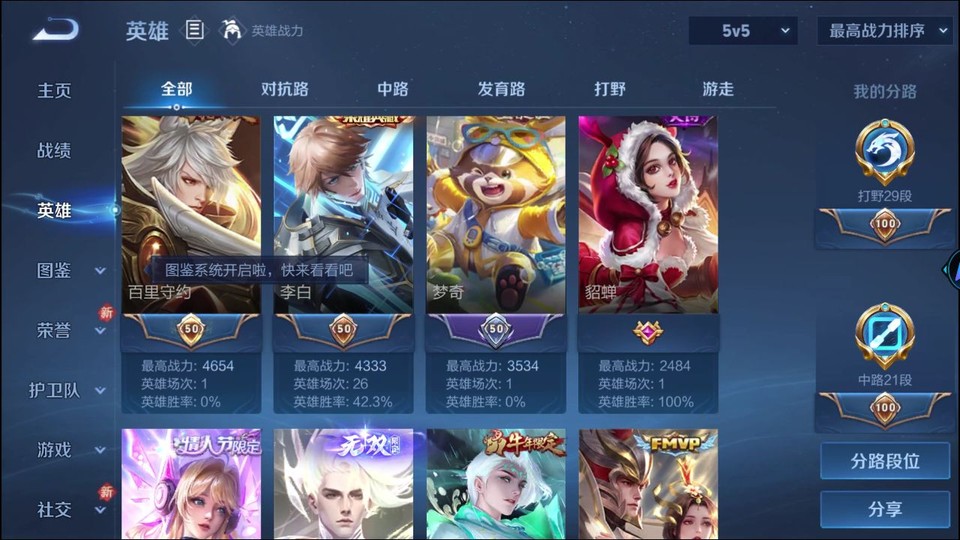This screenshot has height=540, width=960.
Task: Click the 分享 share button
Action: [885, 510]
